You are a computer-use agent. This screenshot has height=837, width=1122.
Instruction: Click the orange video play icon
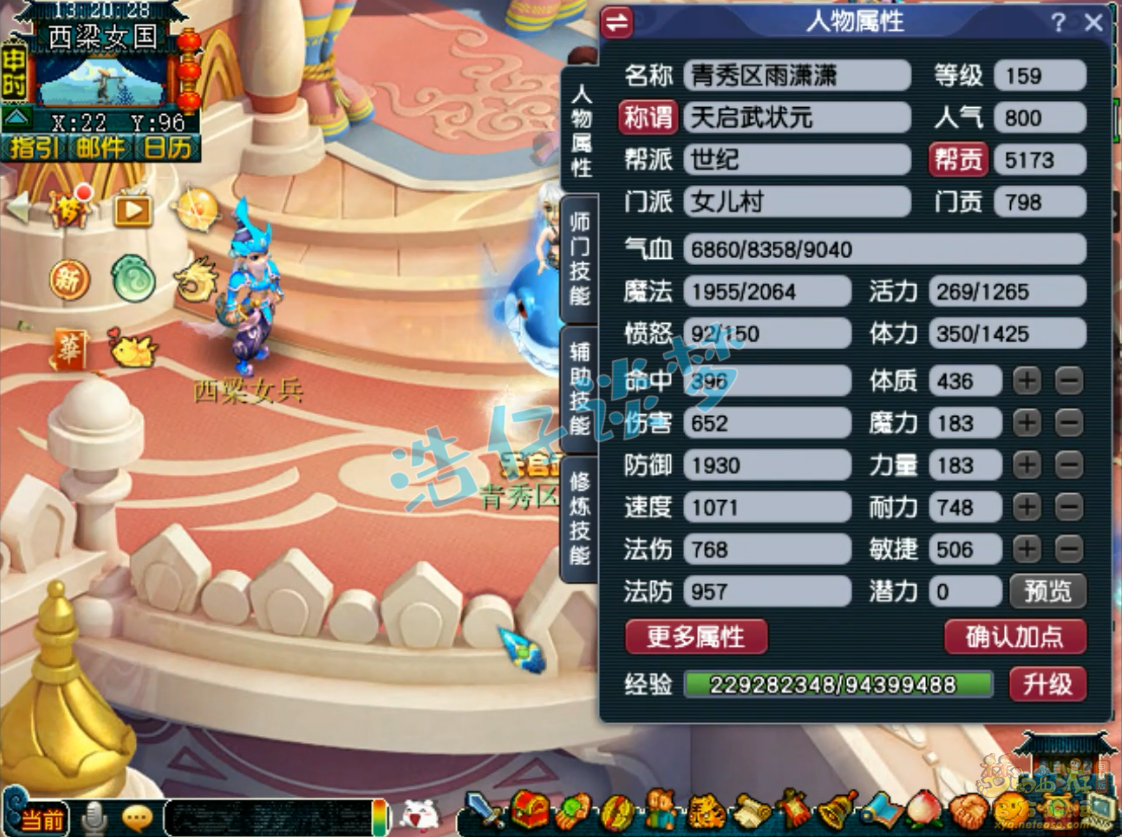(132, 210)
